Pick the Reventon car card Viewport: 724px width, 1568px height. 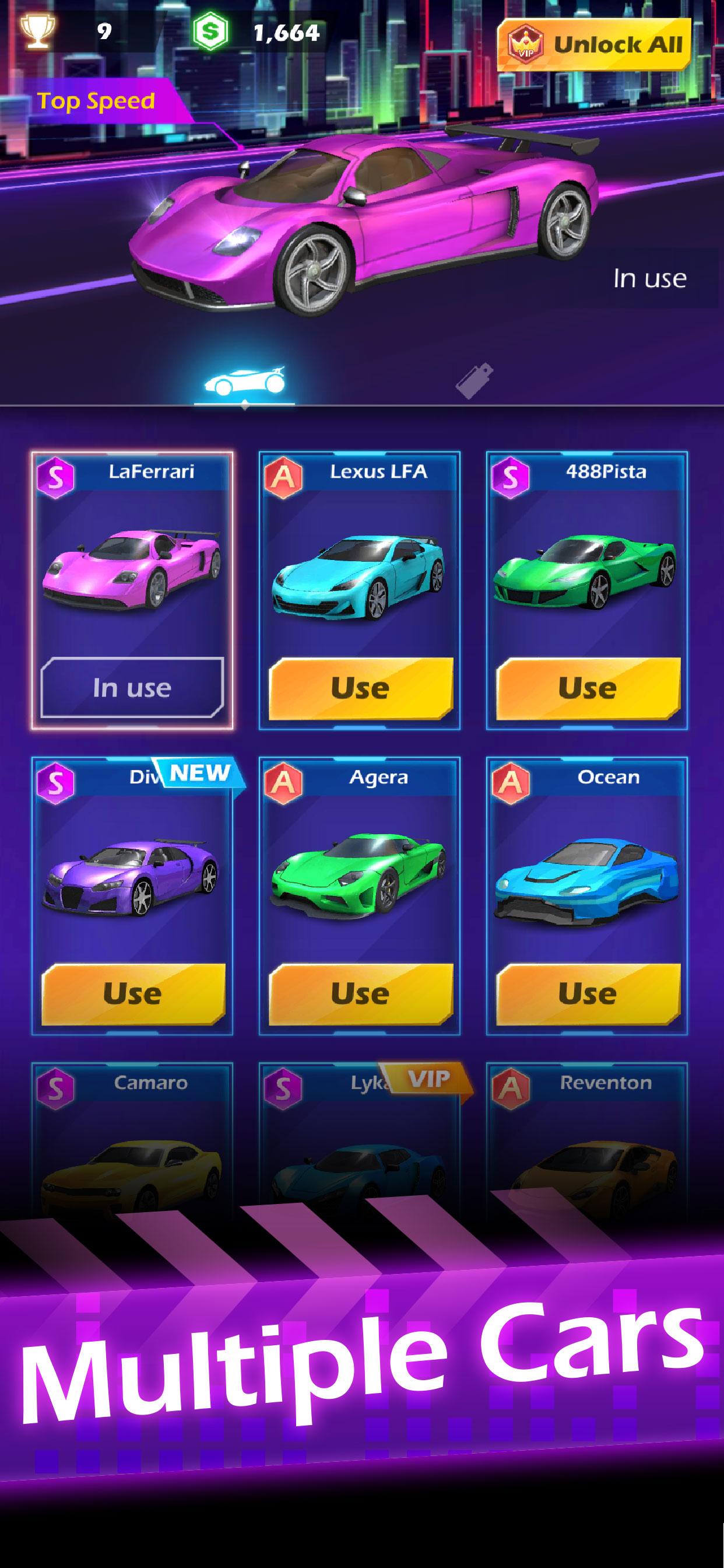[x=587, y=1144]
